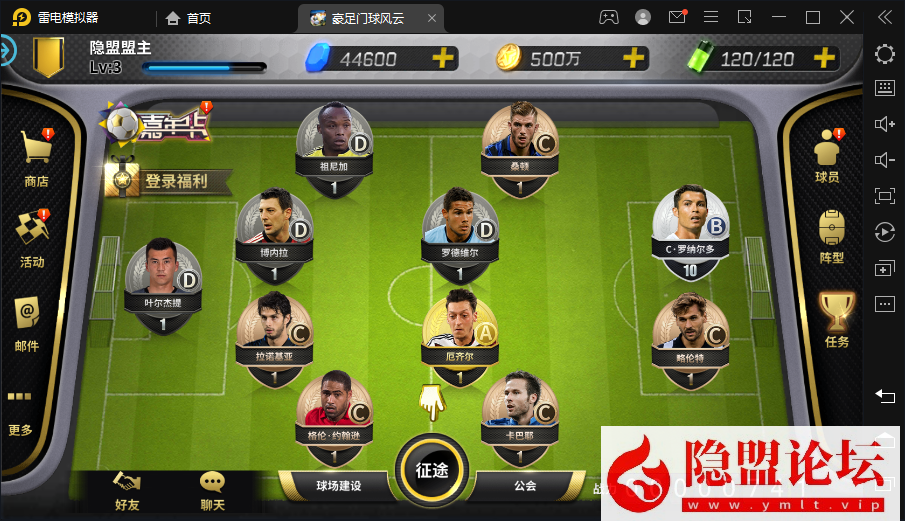Open the 阵型 formation screen

click(x=831, y=236)
